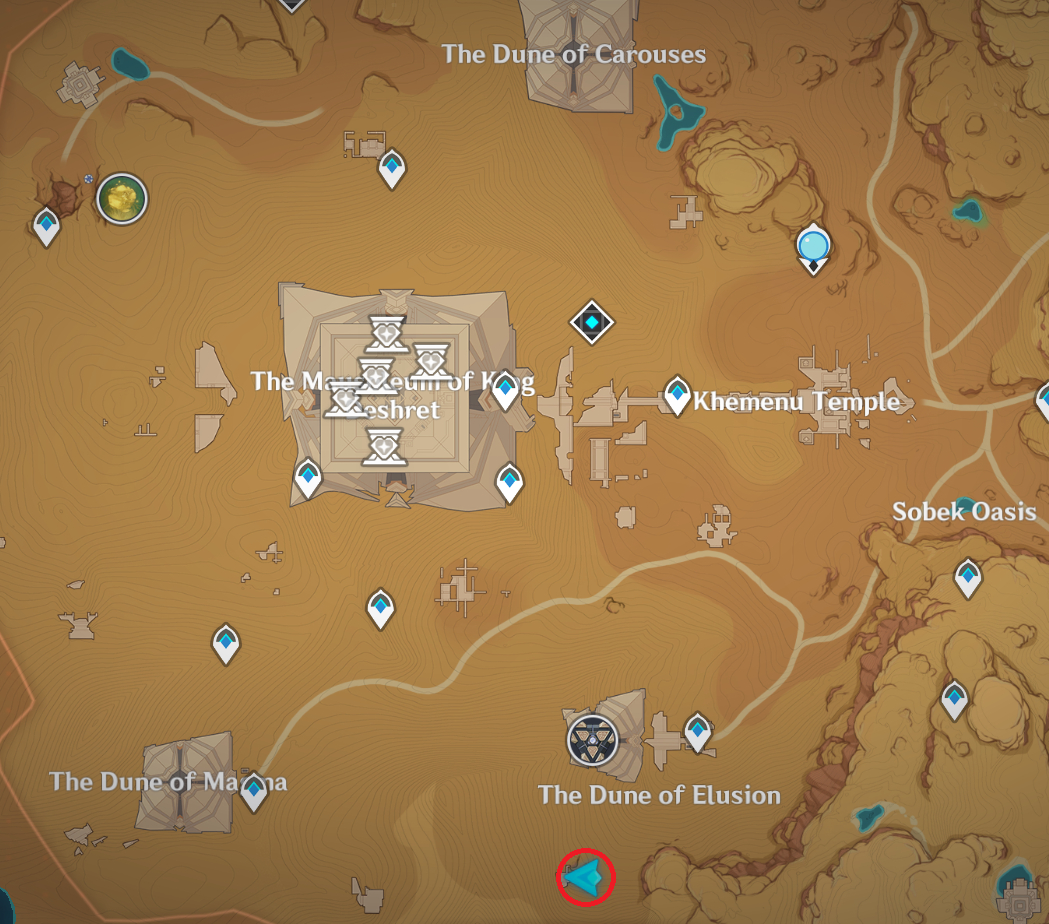This screenshot has width=1049, height=924.
Task: Click the light-blue orb marker north of Khemenu Temple
Action: click(813, 245)
